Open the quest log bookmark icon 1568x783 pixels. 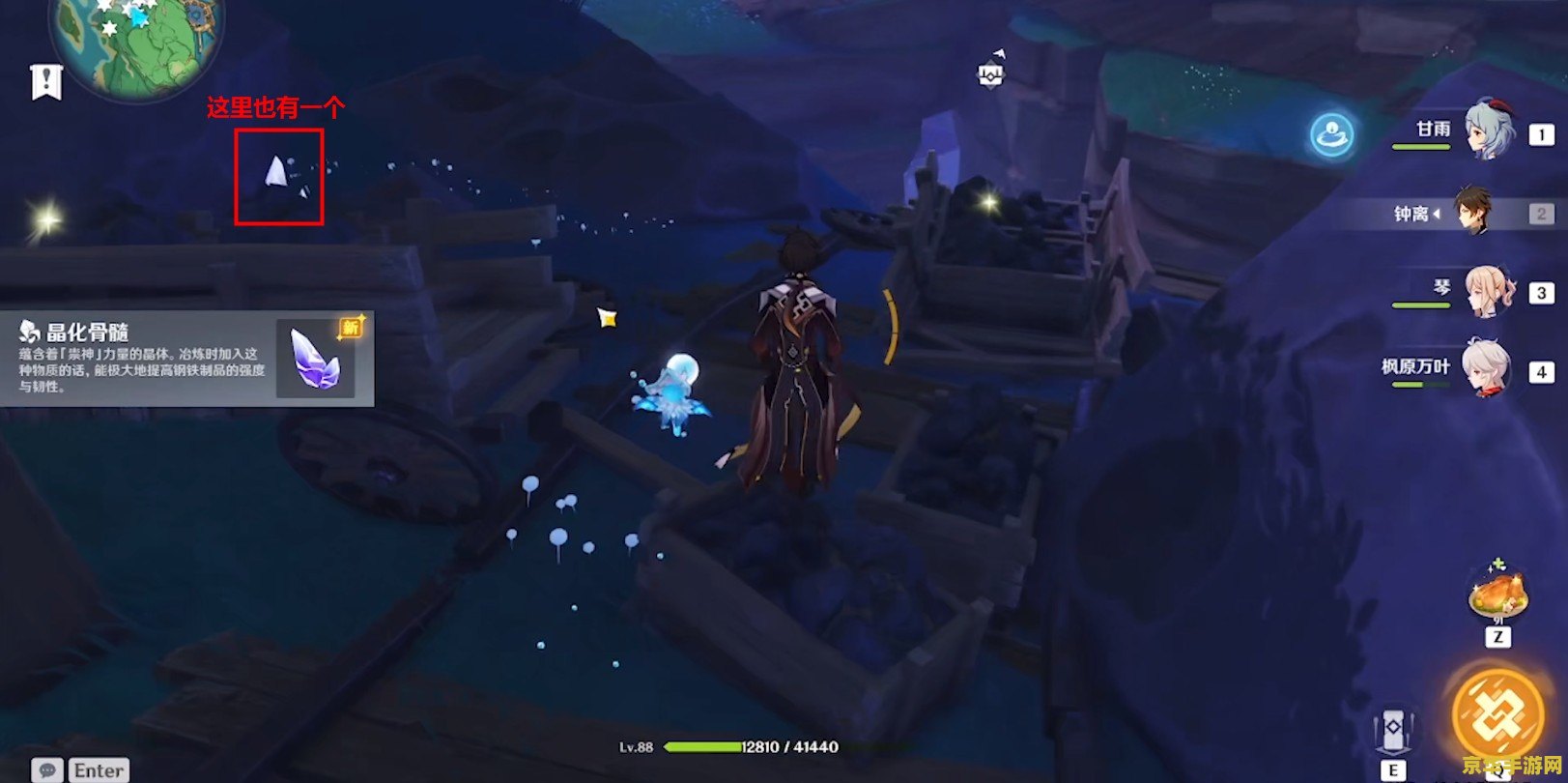[x=45, y=82]
